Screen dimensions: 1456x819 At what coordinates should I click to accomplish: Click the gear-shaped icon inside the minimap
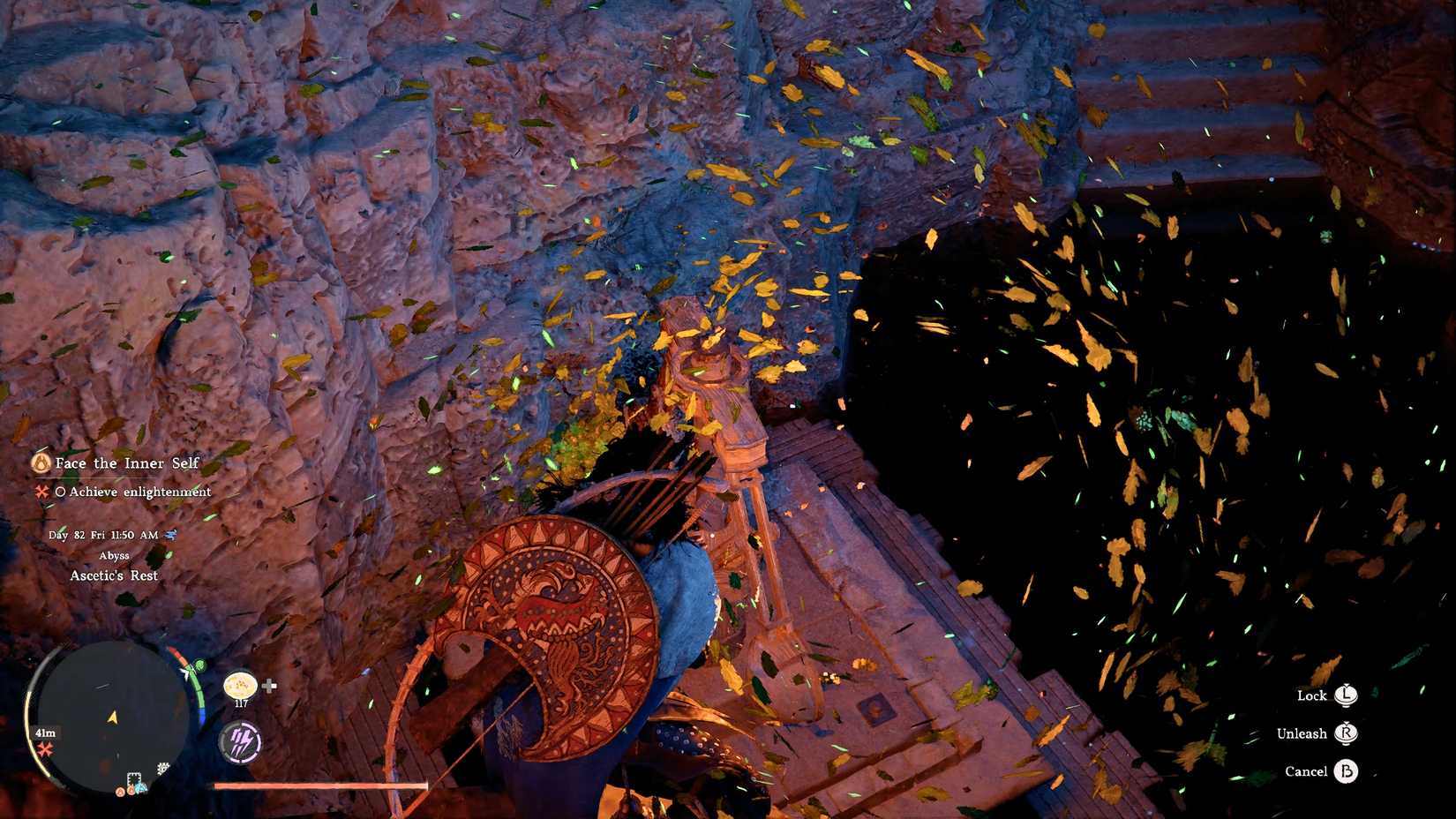click(161, 768)
